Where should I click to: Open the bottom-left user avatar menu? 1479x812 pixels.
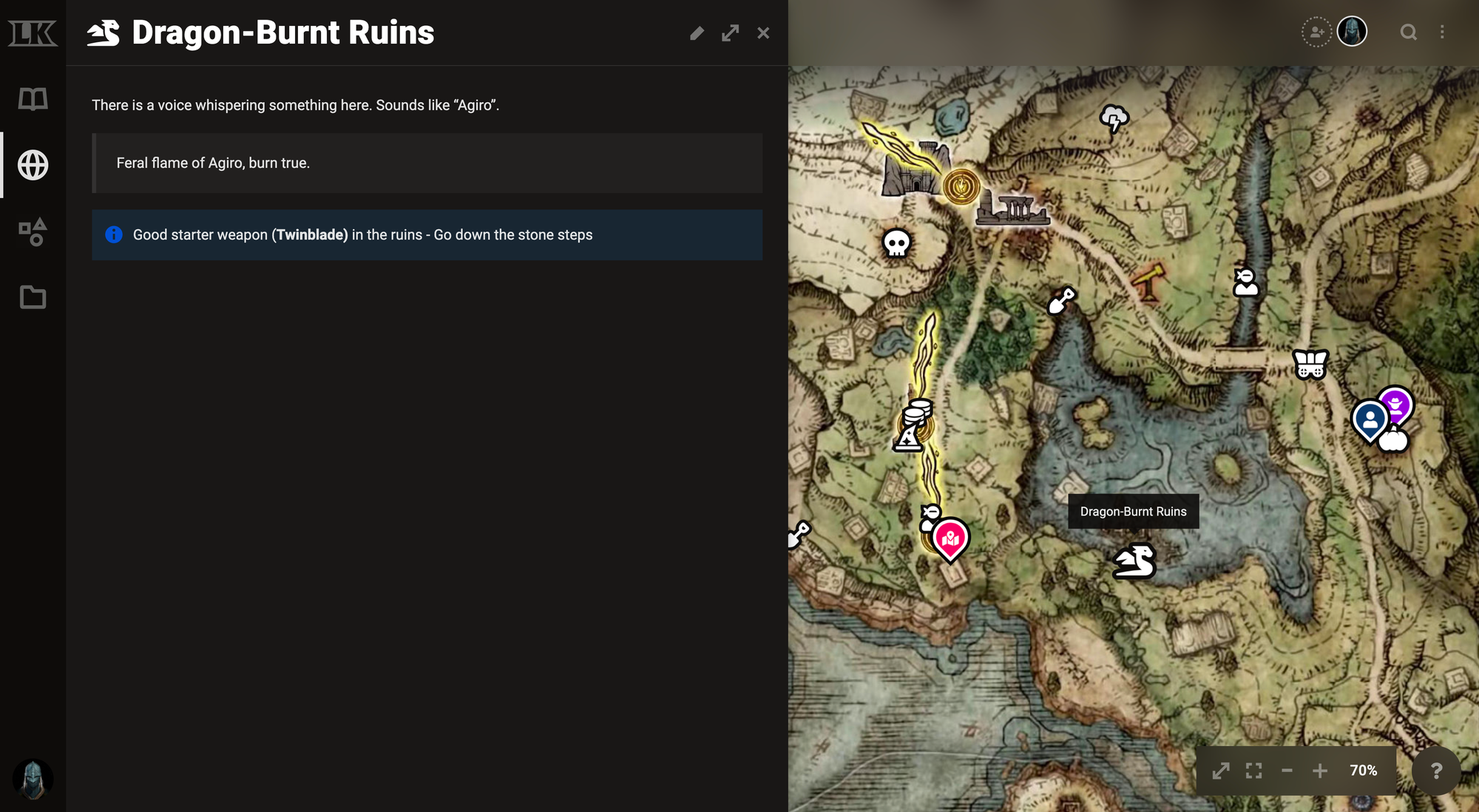33,780
